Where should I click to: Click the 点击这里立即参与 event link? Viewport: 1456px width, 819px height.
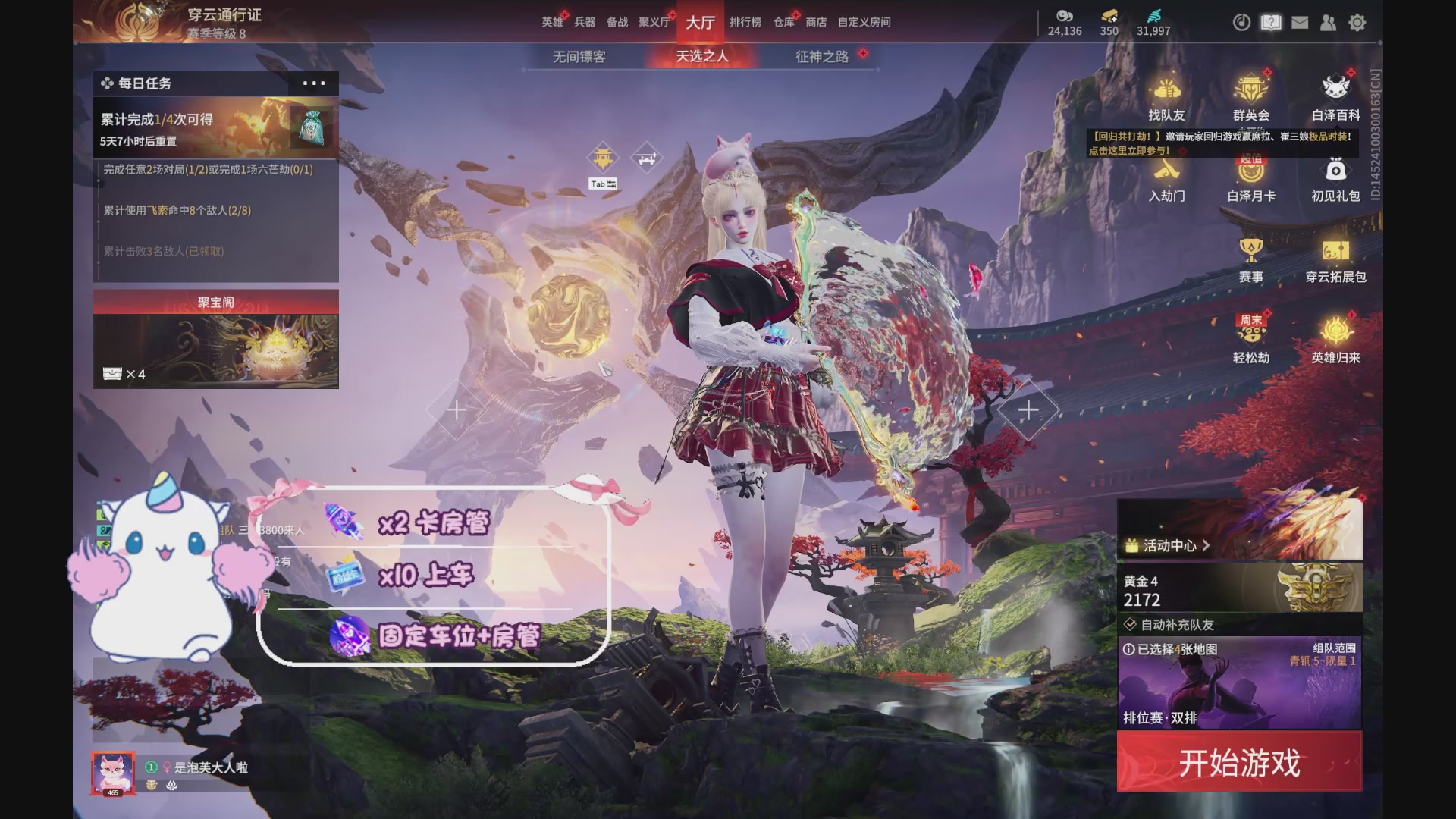coord(1131,151)
